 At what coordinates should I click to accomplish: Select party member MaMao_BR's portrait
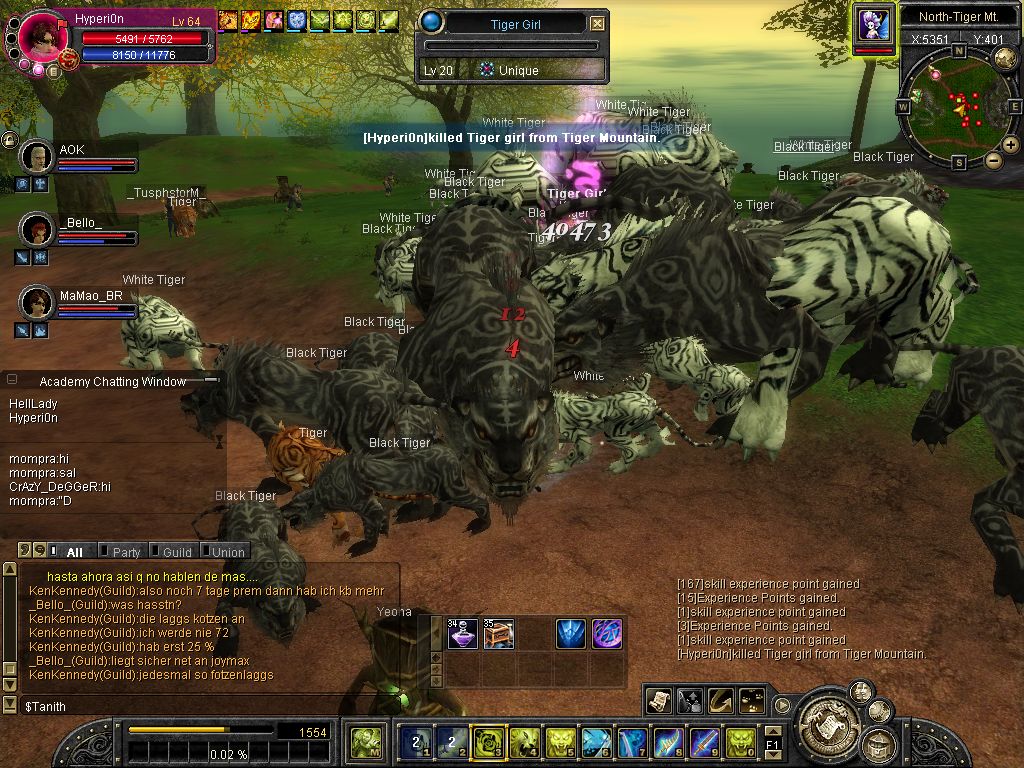(37, 302)
